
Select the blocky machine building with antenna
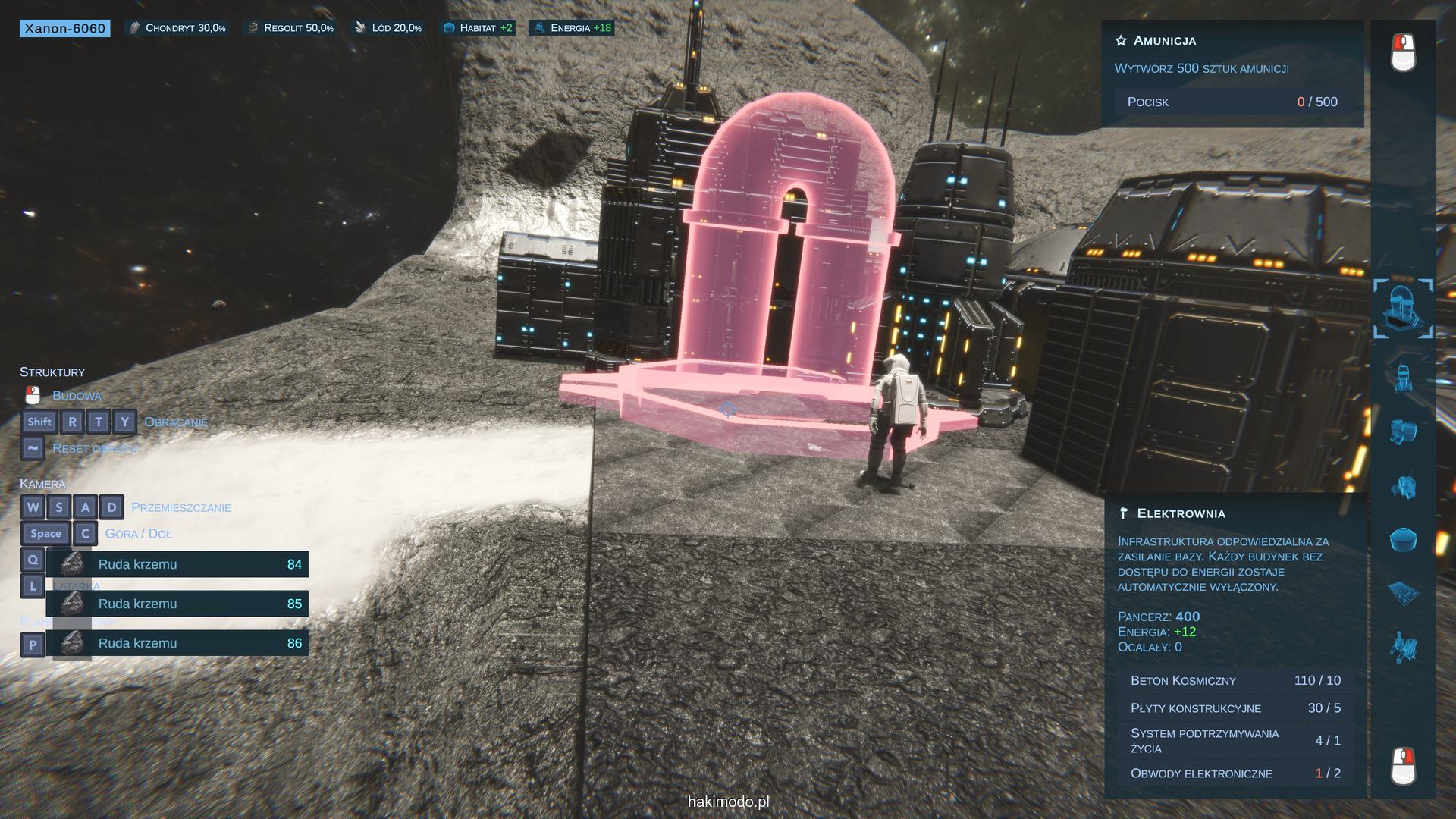tap(1403, 486)
